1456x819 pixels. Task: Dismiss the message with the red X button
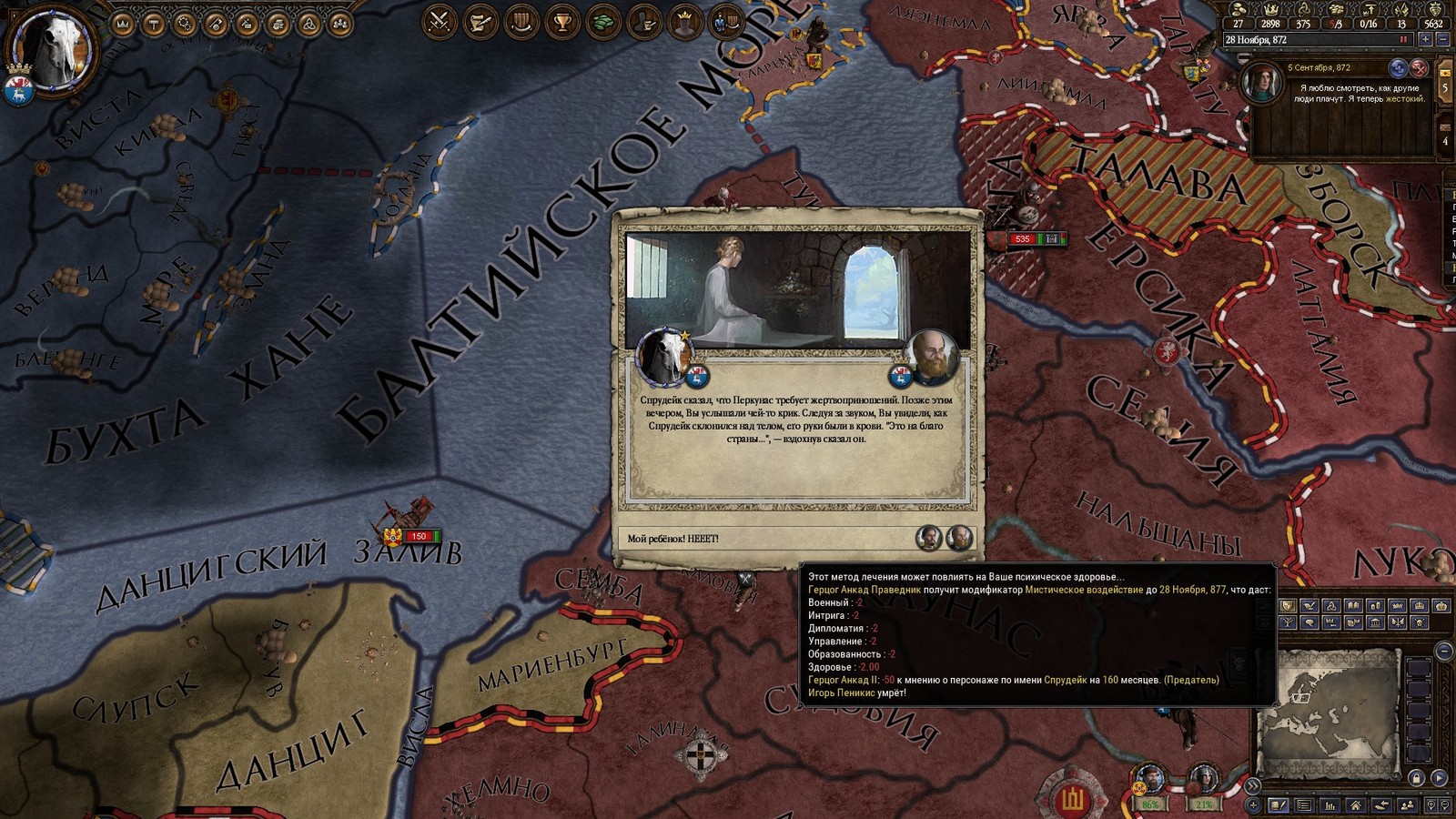pos(1419,68)
